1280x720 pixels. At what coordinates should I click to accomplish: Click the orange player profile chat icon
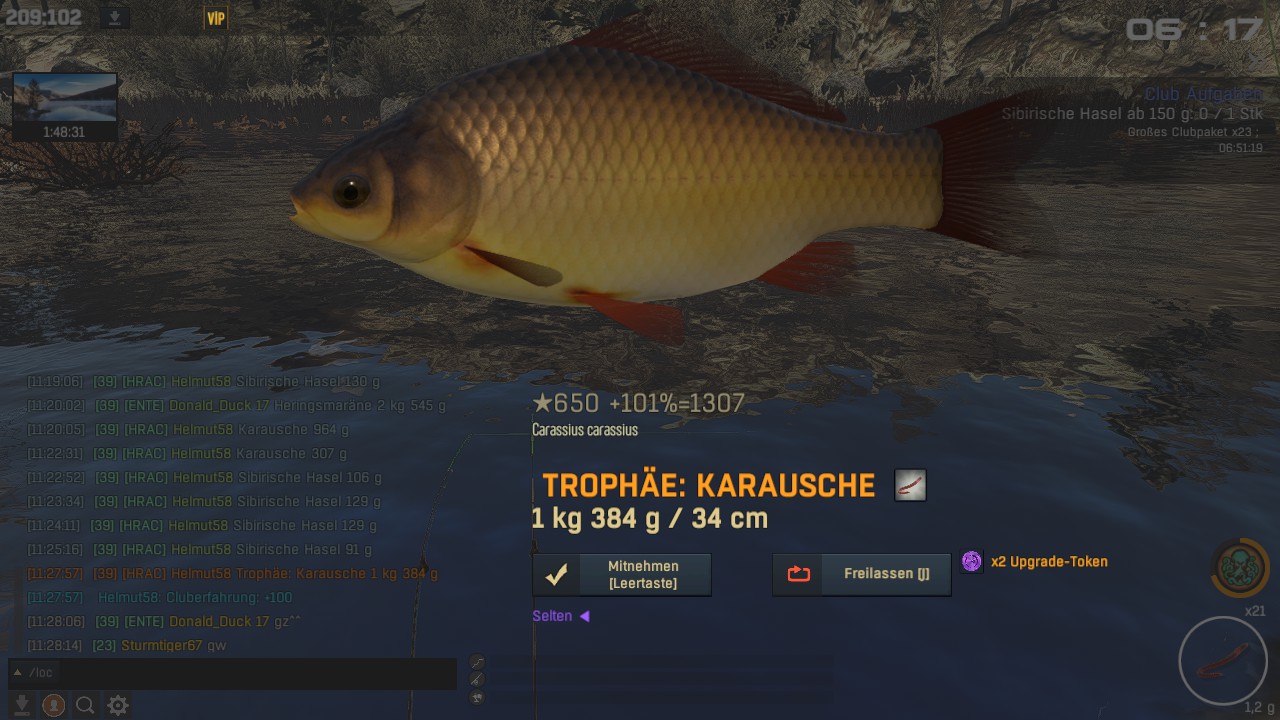click(54, 706)
